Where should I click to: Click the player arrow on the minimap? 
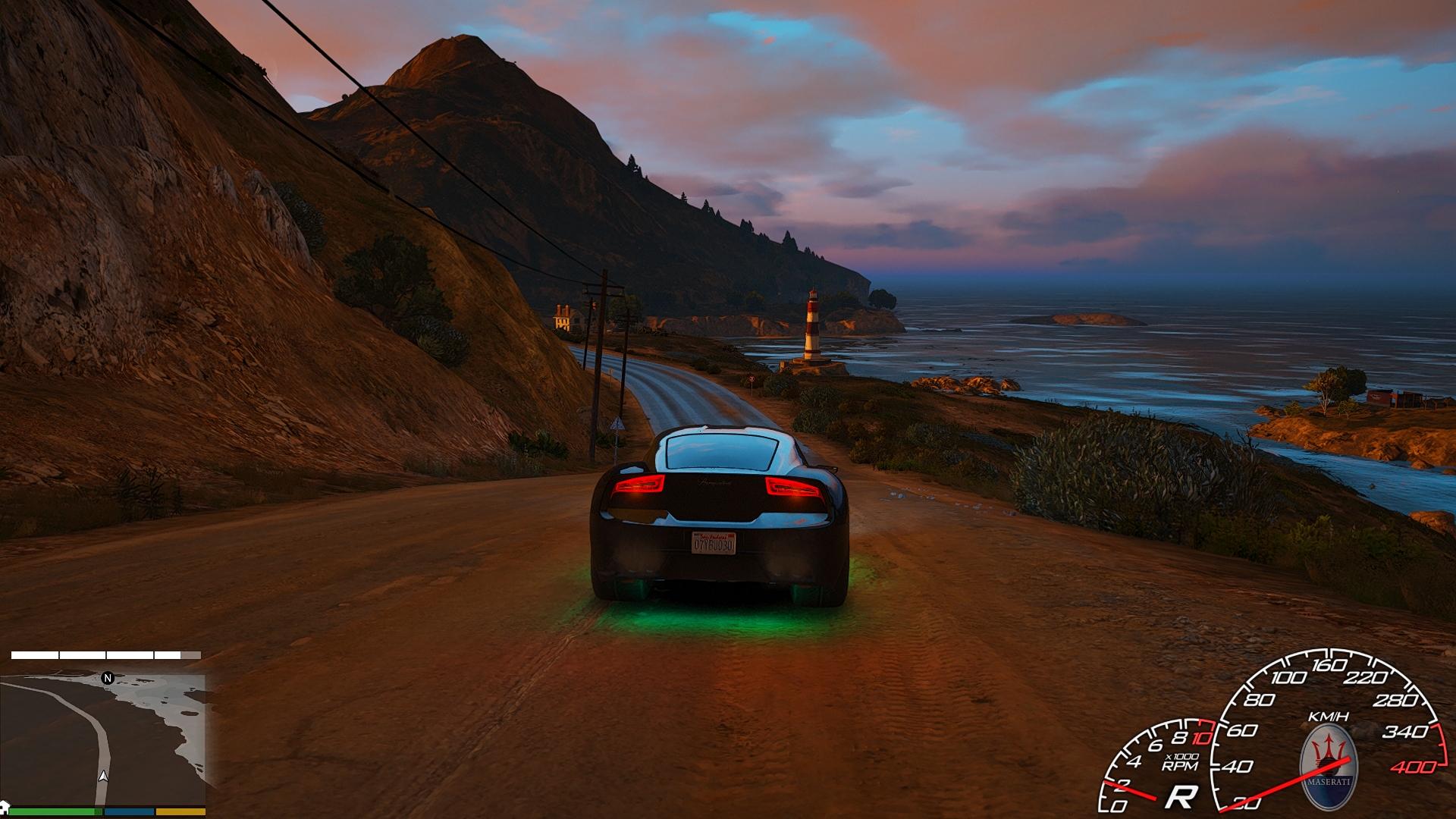pos(103,776)
